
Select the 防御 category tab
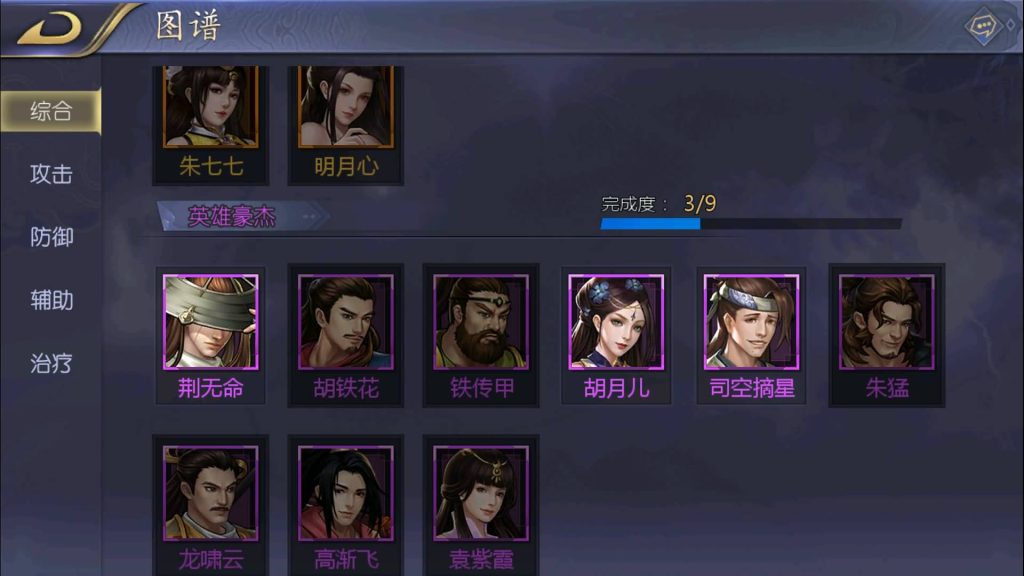[51, 237]
